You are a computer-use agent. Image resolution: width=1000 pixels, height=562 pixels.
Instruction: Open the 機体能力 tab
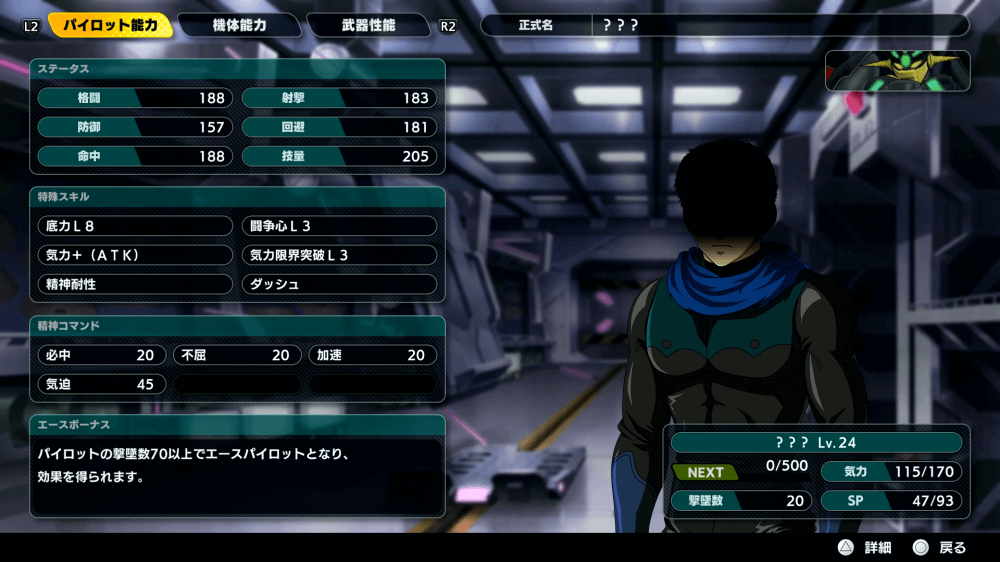pos(240,25)
